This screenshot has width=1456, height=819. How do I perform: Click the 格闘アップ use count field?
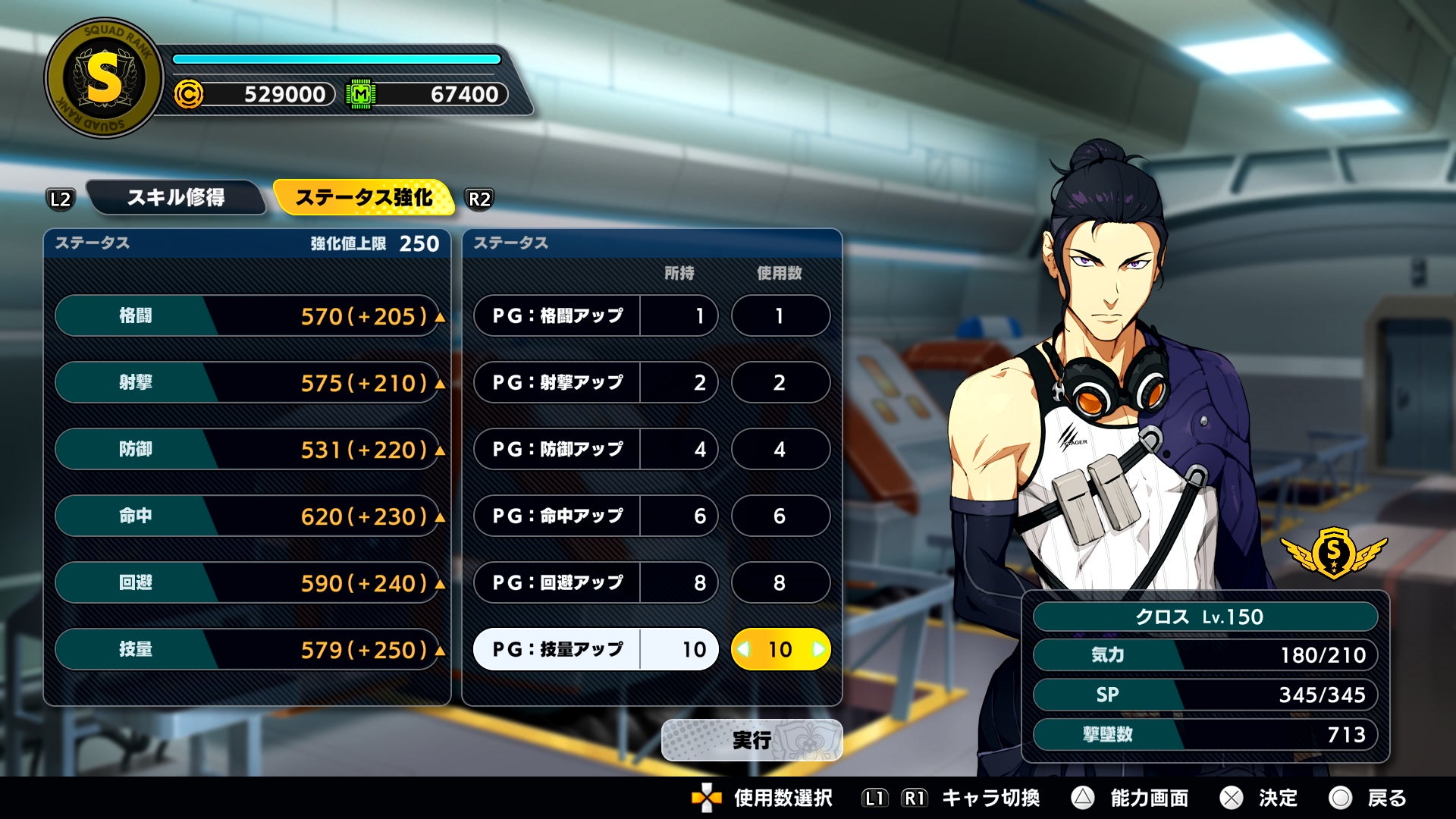780,315
